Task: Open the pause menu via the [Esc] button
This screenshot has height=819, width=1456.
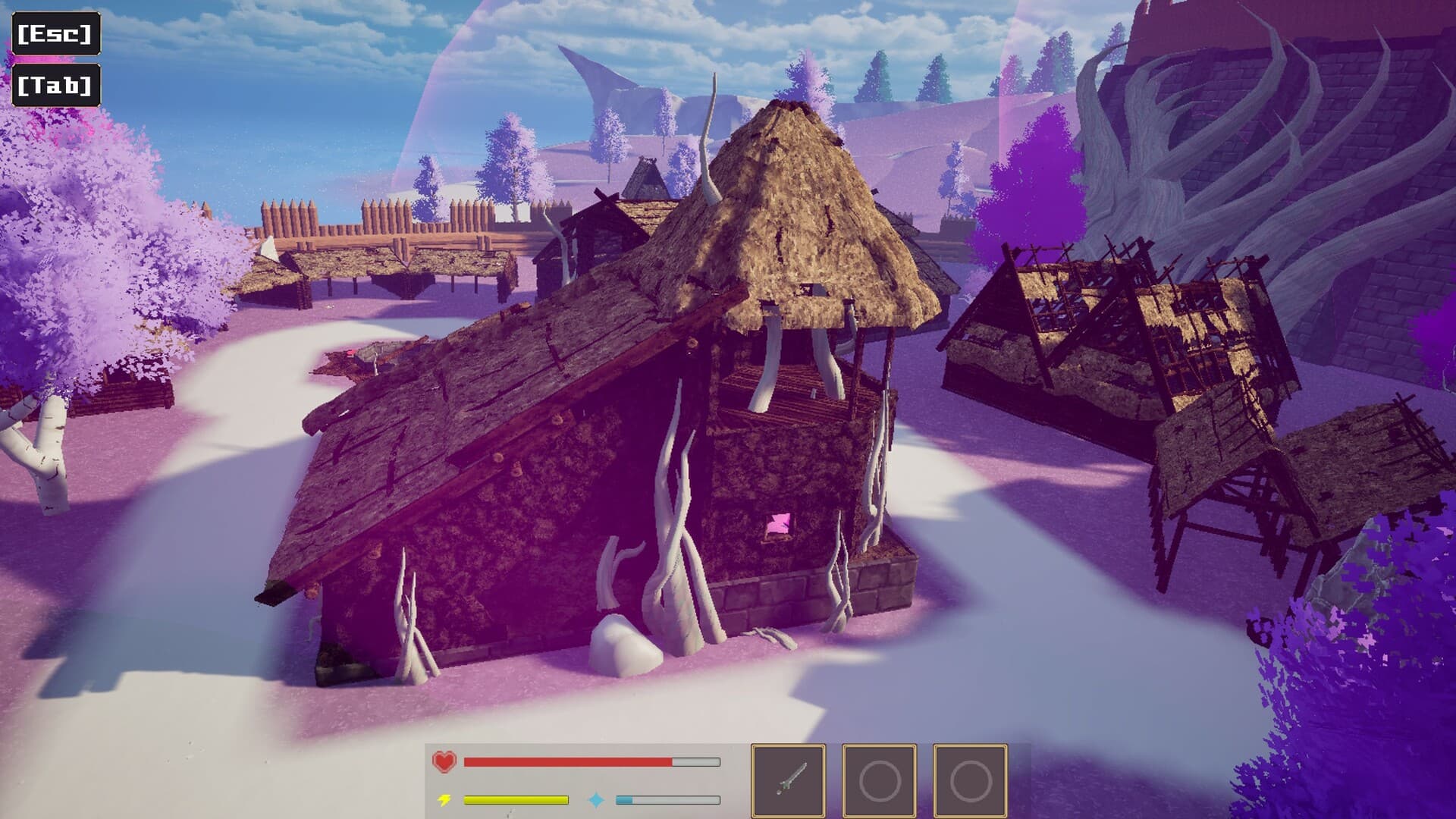Action: pos(55,33)
